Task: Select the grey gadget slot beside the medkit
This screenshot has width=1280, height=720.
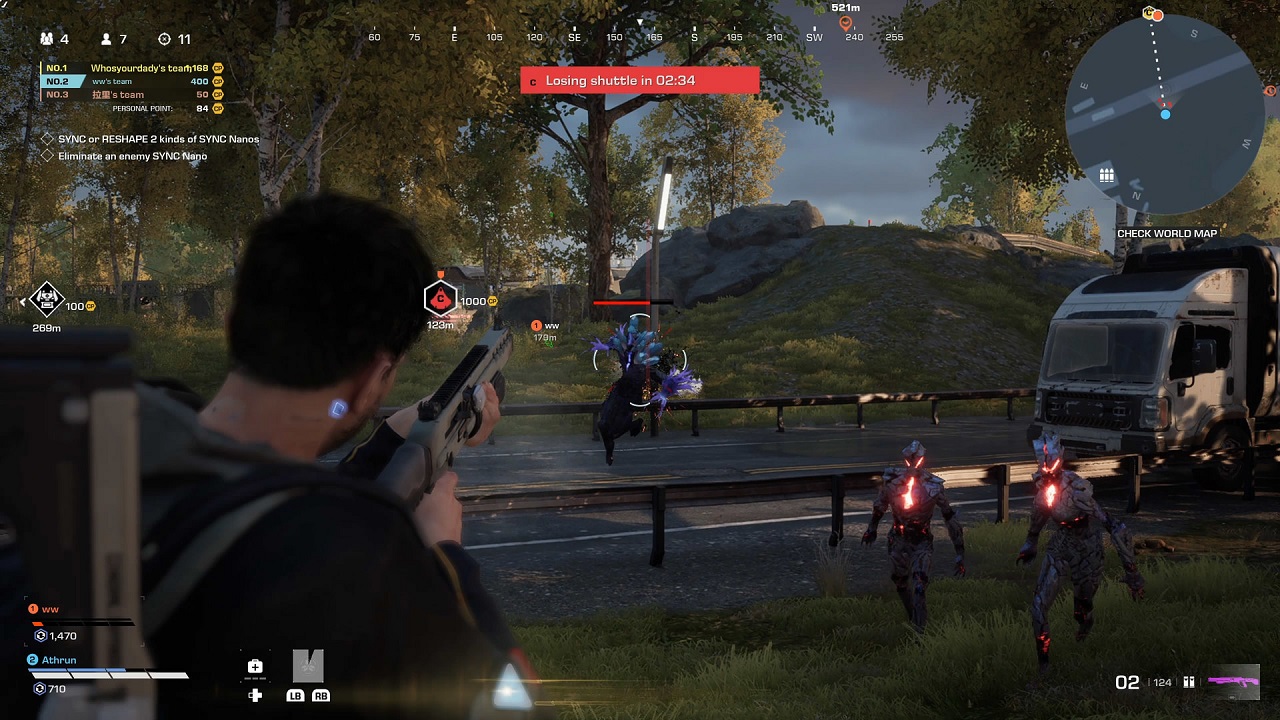Action: 308,666
